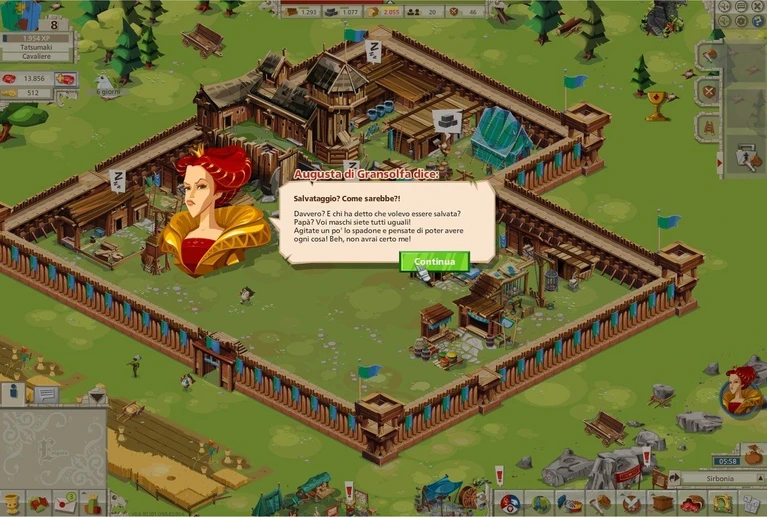Click the red-haired advisor portrait icon
The image size is (767, 517).
point(741,390)
